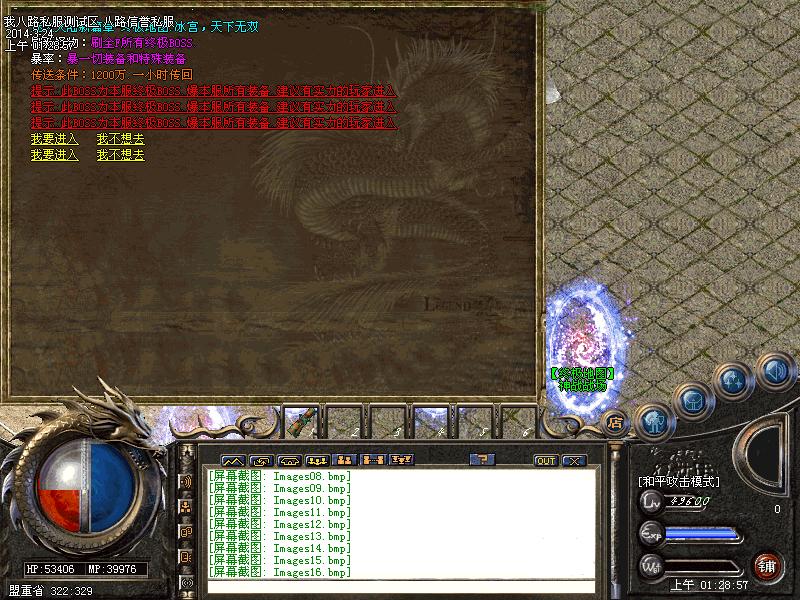Click the red 铺 stall button
Screen dimensions: 800x600
coord(768,565)
